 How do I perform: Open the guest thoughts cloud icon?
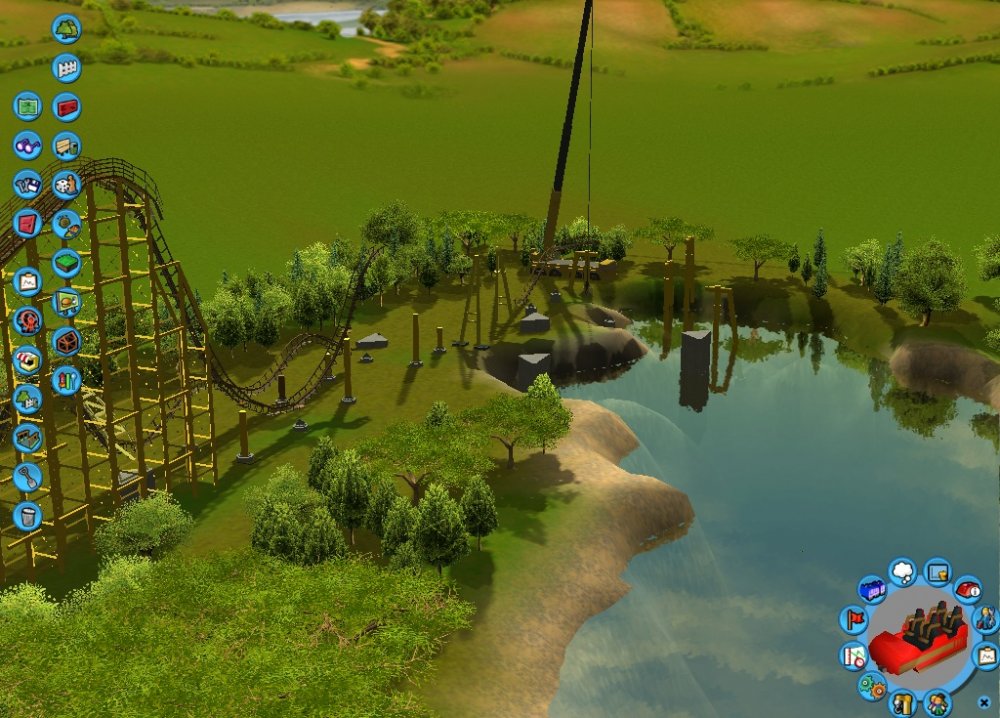(x=902, y=572)
